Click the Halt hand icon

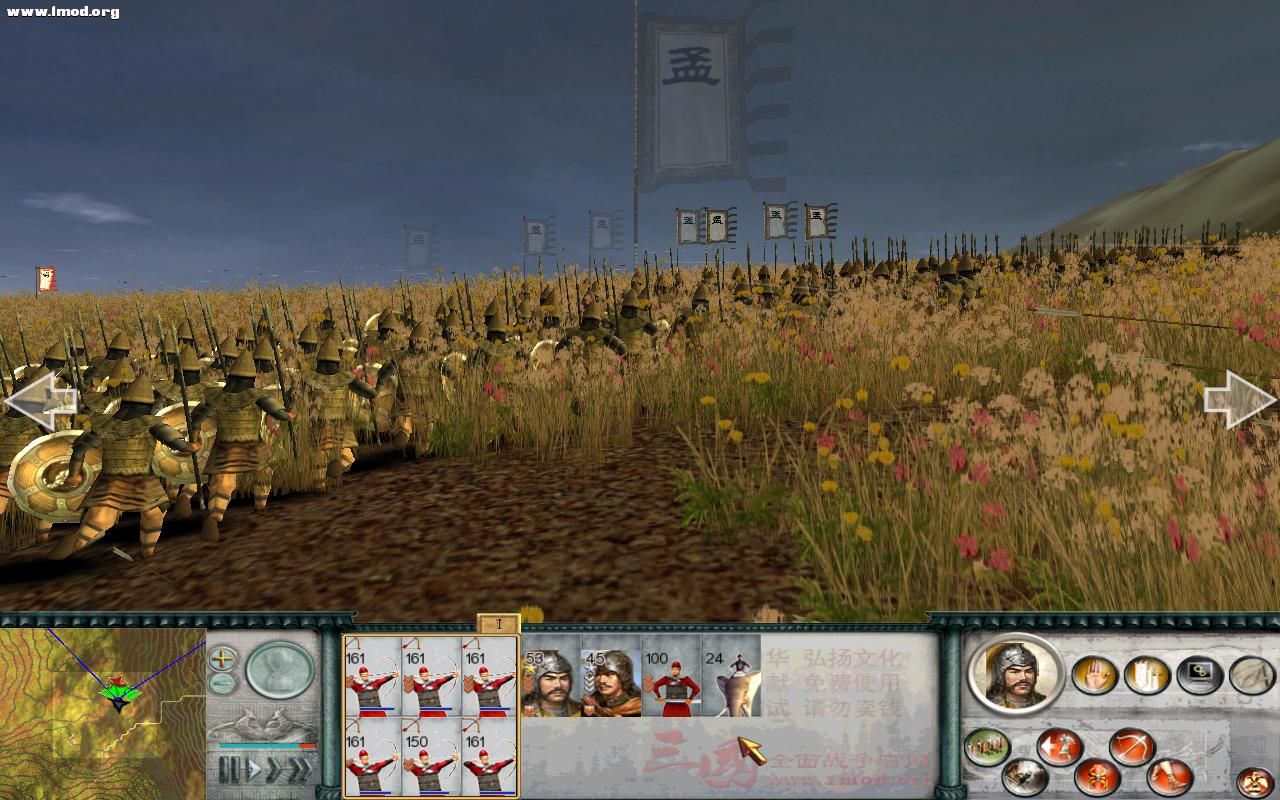[x=1092, y=675]
